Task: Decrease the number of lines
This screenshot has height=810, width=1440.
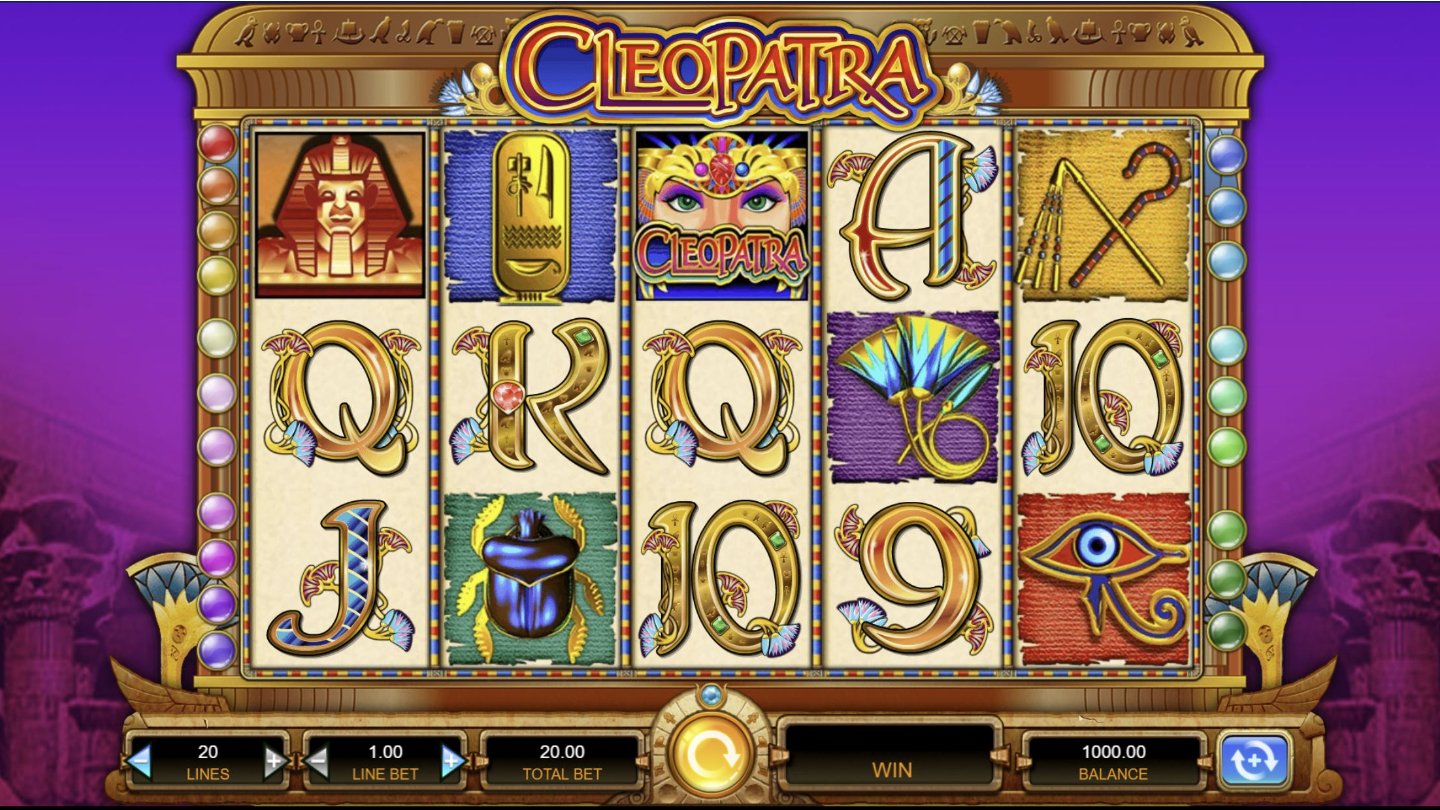Action: click(140, 762)
